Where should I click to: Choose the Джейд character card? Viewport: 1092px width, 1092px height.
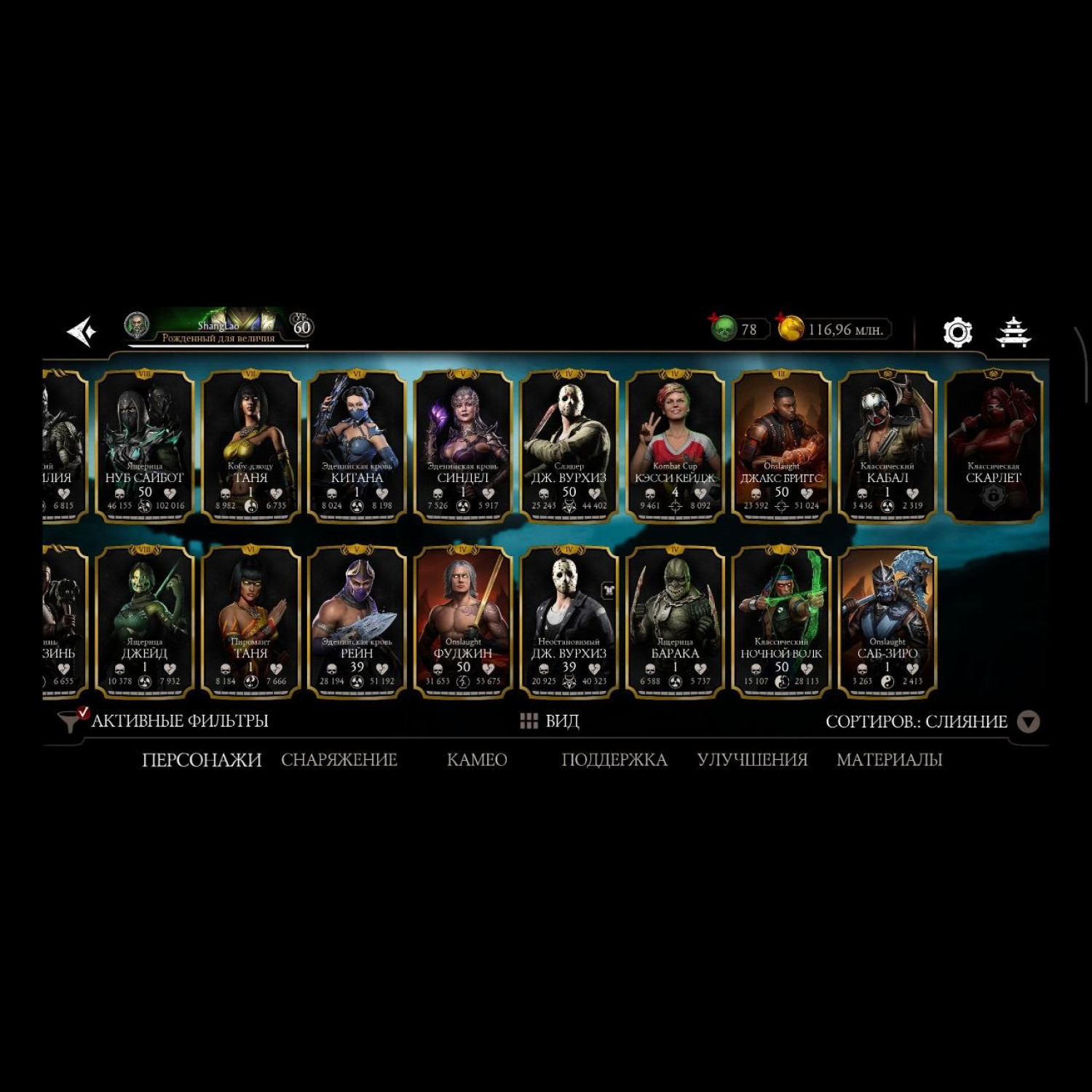point(145,622)
